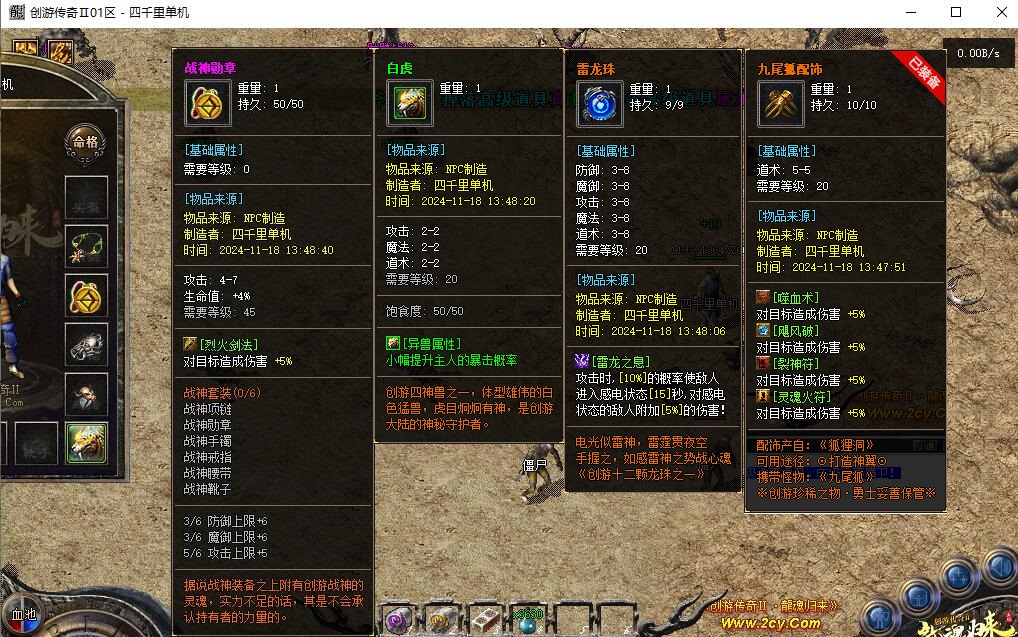This screenshot has width=1018, height=637.
Task: Select the silver dragon equipment slot
Action: (x=86, y=345)
